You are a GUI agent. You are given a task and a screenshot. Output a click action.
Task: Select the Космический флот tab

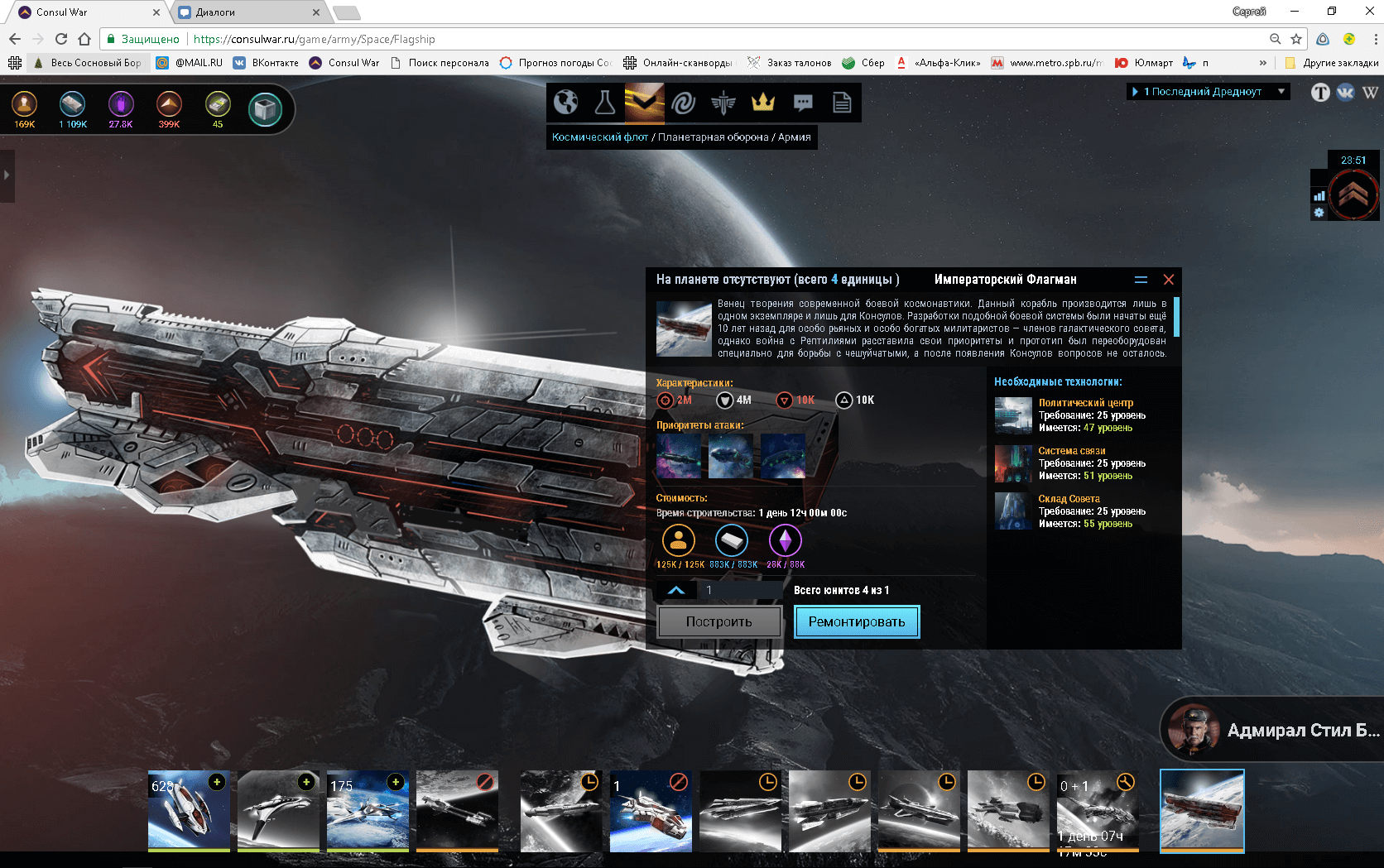coord(599,137)
